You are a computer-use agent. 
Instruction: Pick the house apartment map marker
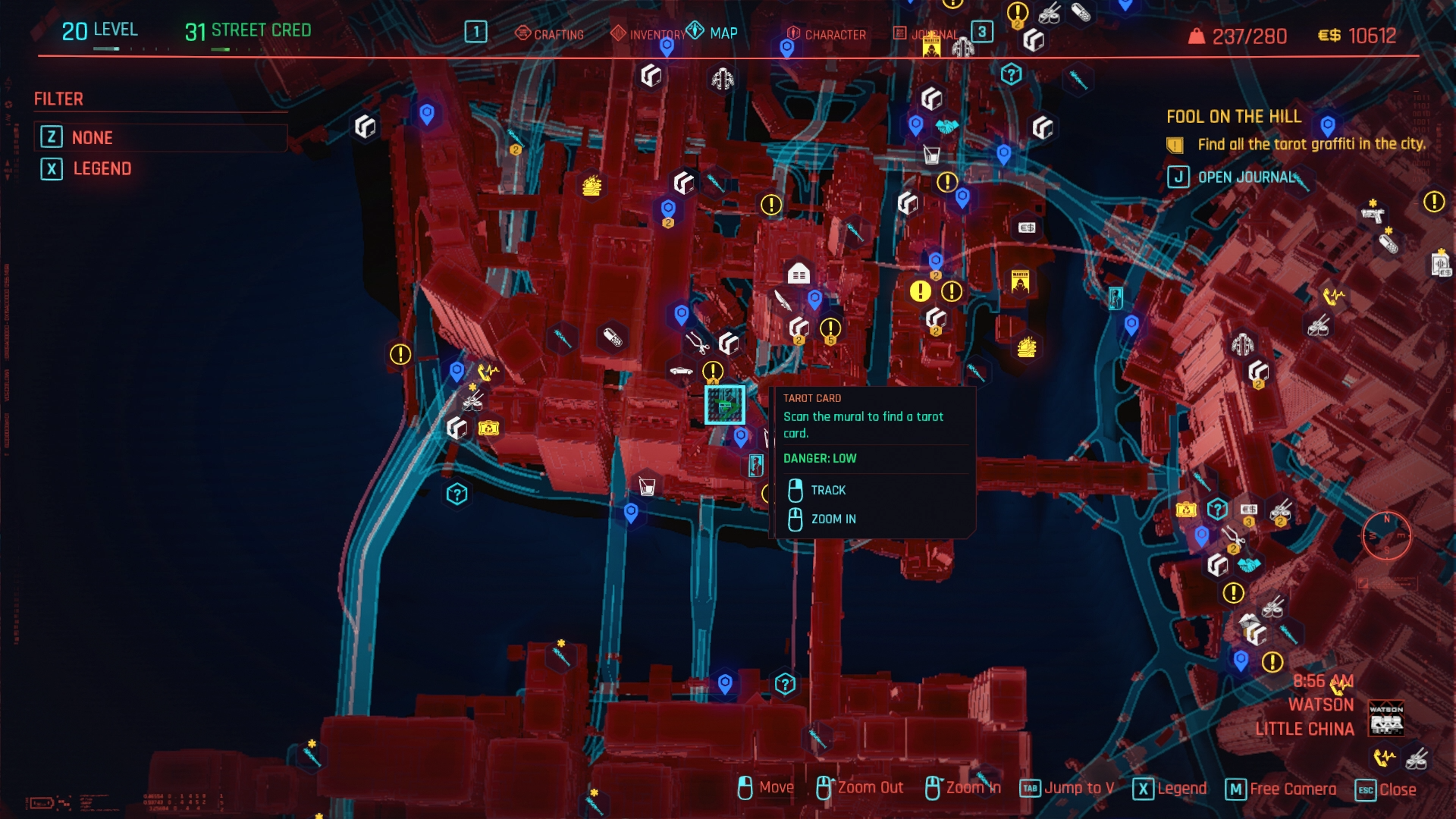coord(798,273)
